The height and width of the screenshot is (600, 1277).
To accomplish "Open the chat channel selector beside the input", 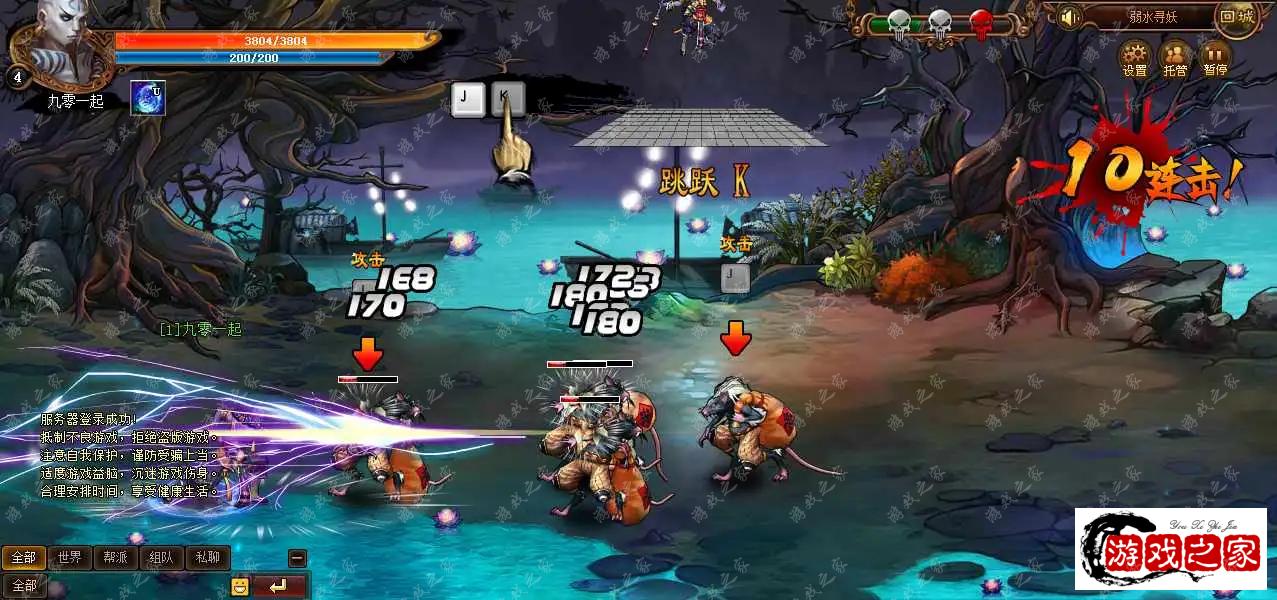I will [x=24, y=586].
